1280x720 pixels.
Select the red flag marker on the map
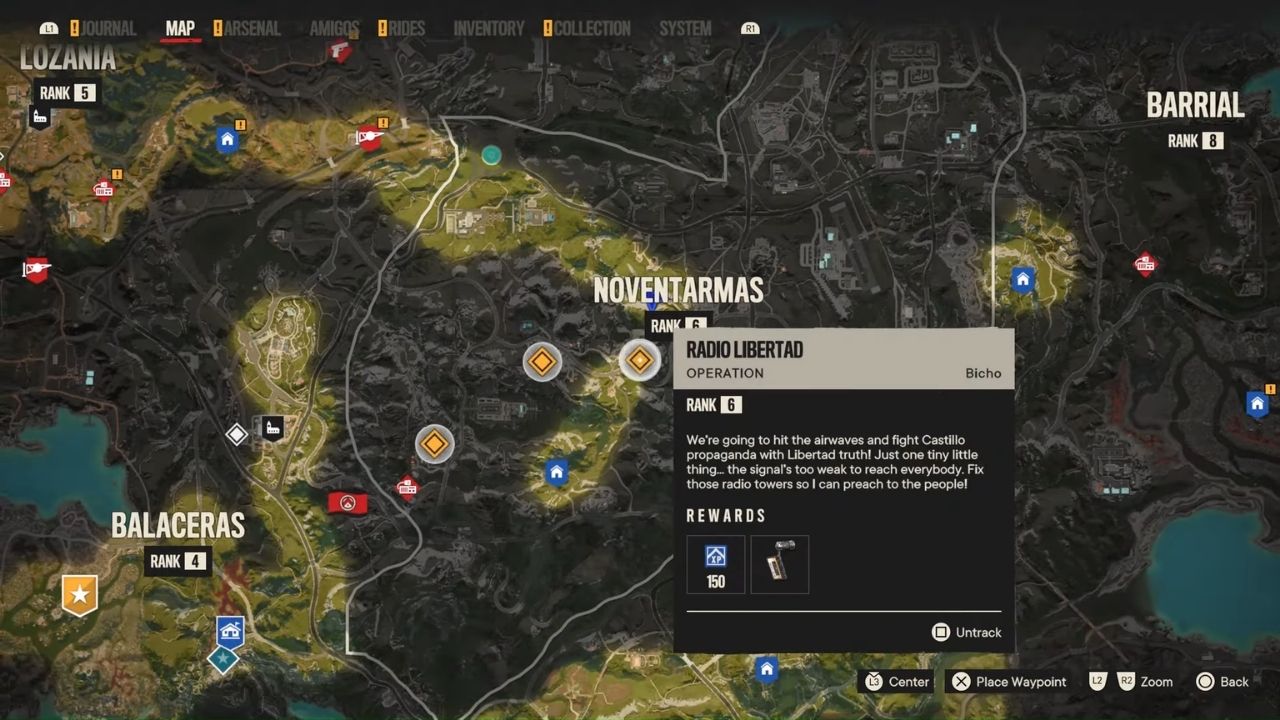click(347, 502)
